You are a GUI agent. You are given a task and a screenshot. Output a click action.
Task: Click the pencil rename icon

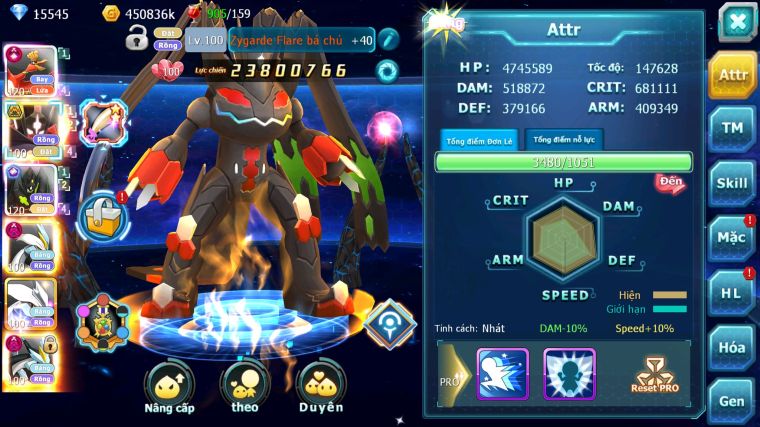388,39
